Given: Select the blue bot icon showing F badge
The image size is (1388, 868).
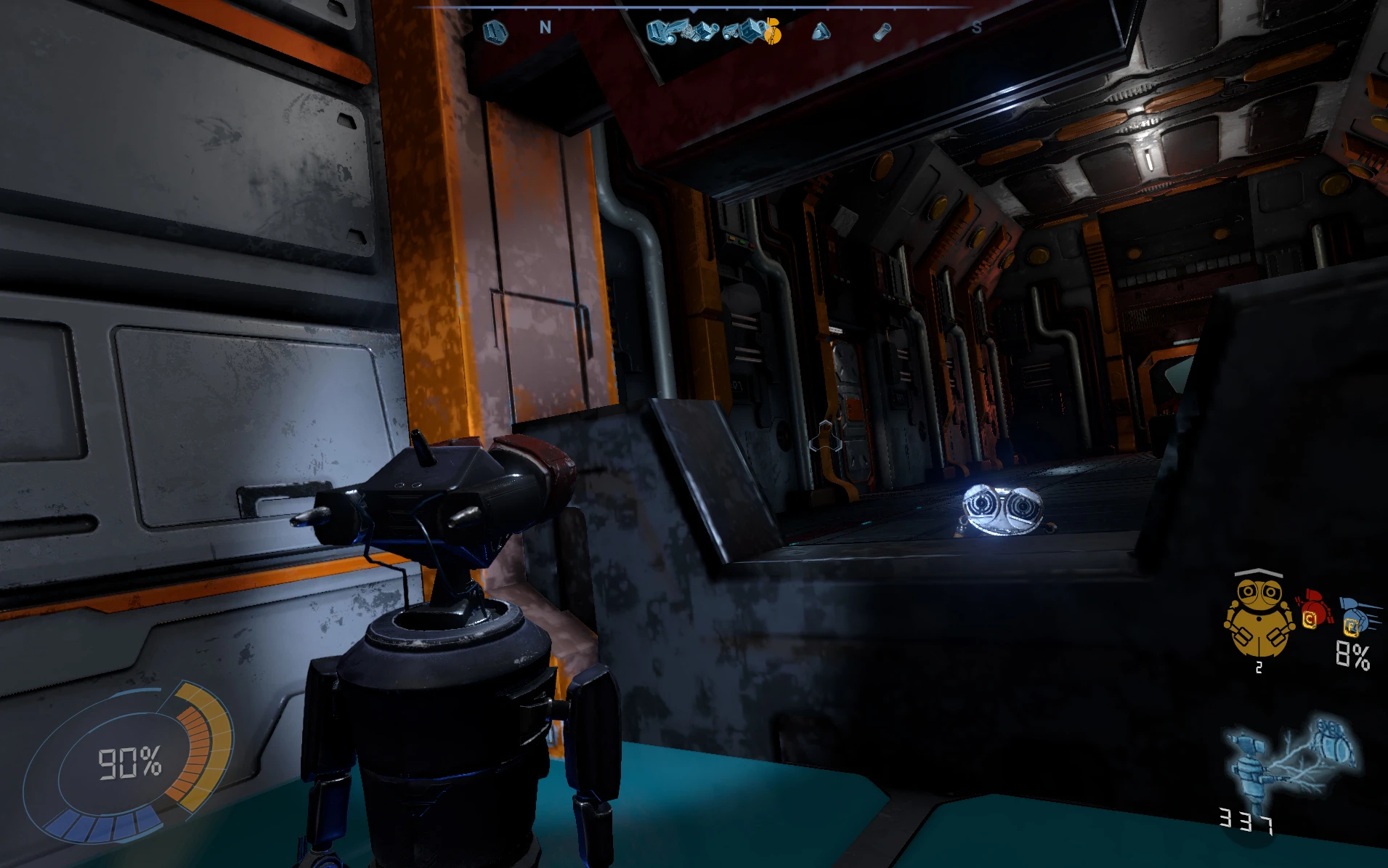Looking at the screenshot, I should 1354,614.
